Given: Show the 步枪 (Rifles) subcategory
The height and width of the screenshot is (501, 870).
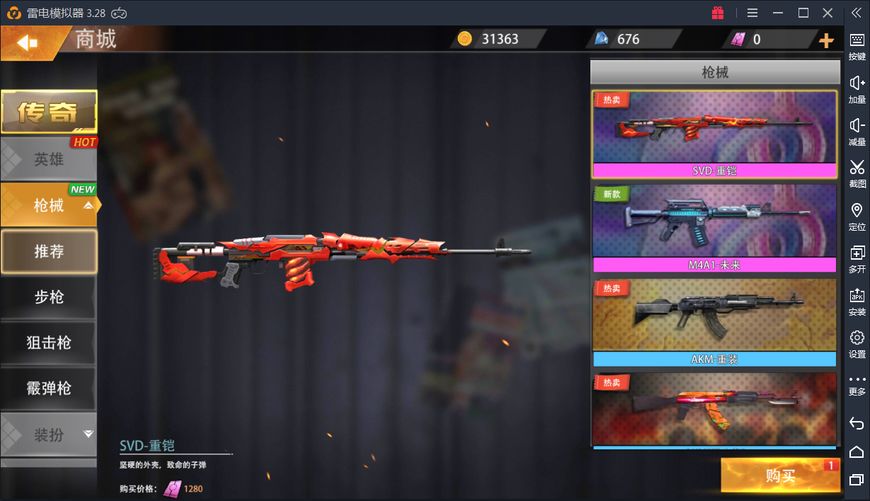Looking at the screenshot, I should click(x=49, y=297).
